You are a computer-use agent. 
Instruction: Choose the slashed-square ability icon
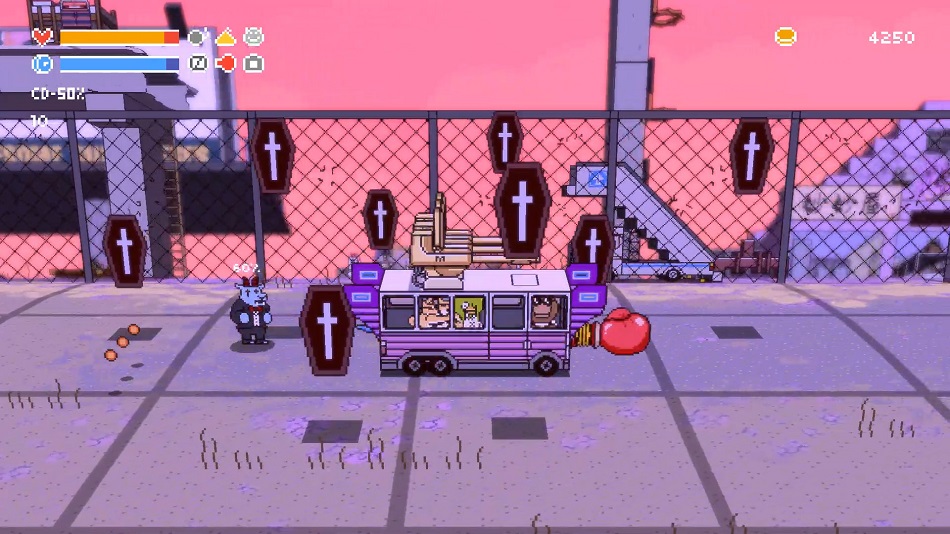[x=198, y=64]
